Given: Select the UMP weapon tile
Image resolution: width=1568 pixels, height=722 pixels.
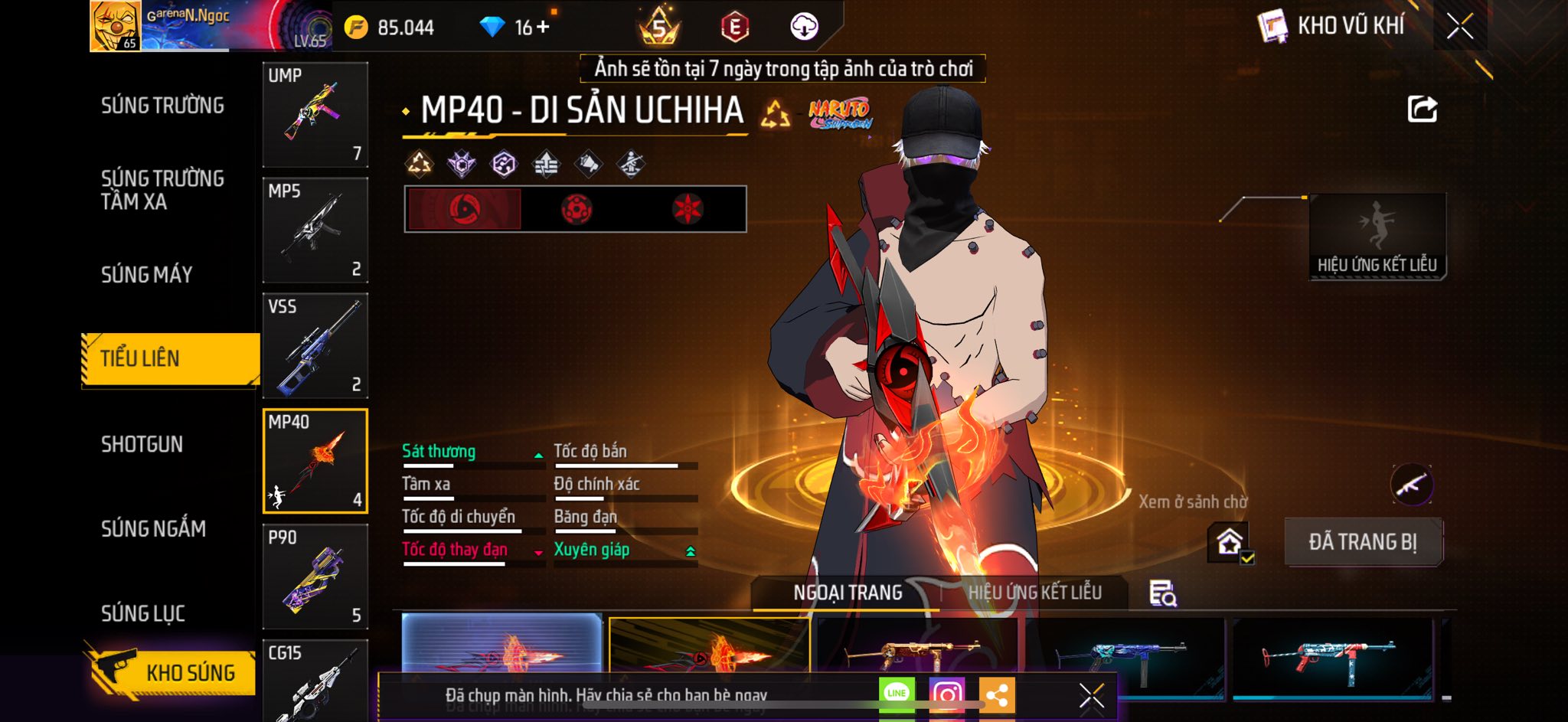Looking at the screenshot, I should (x=315, y=114).
